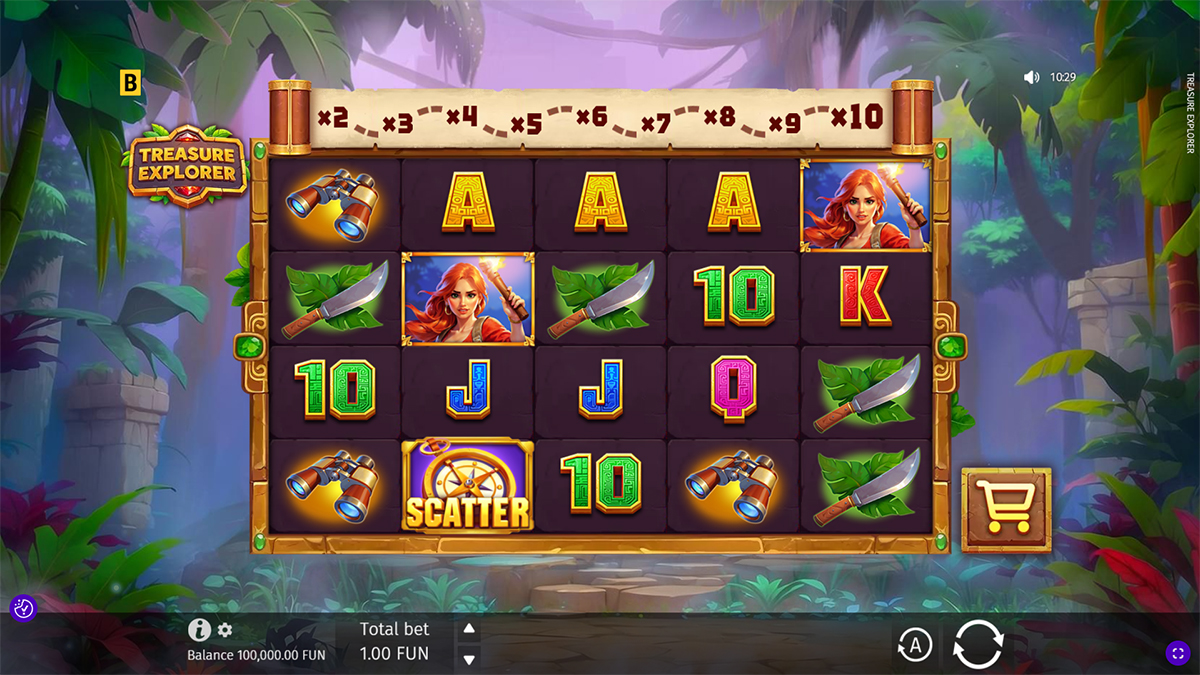Toggle the sound speaker icon
This screenshot has width=1200, height=675.
1031,77
